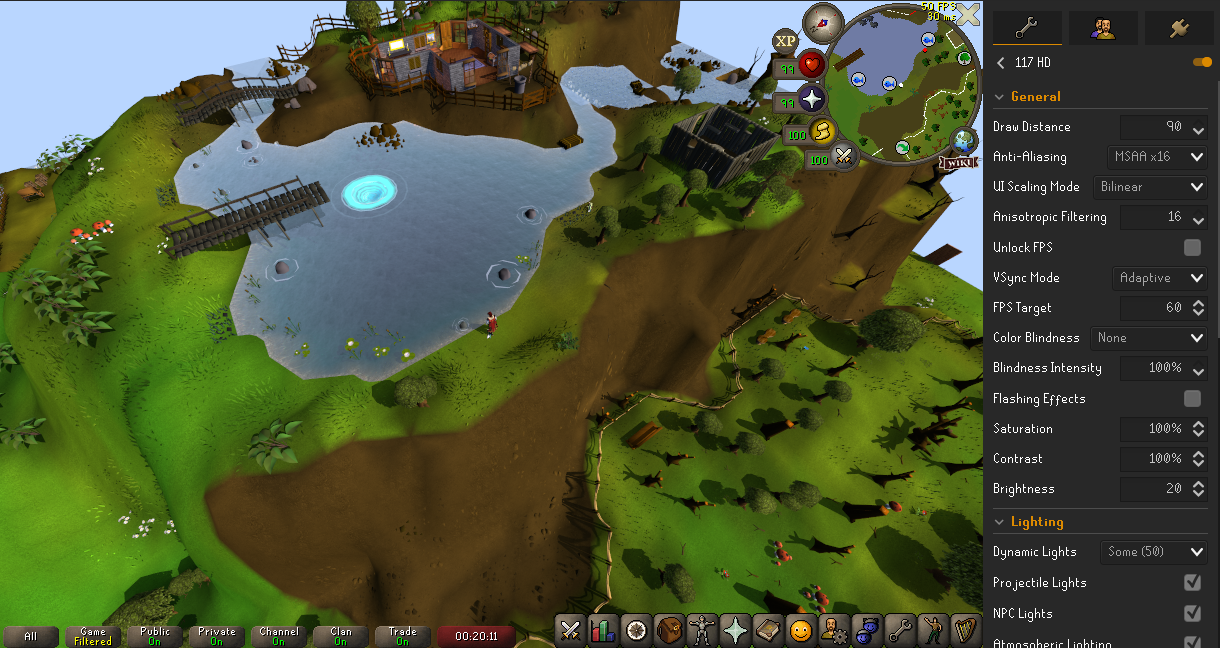1220x648 pixels.
Task: Enable the Unlock FPS checkbox
Action: pyautogui.click(x=1192, y=247)
